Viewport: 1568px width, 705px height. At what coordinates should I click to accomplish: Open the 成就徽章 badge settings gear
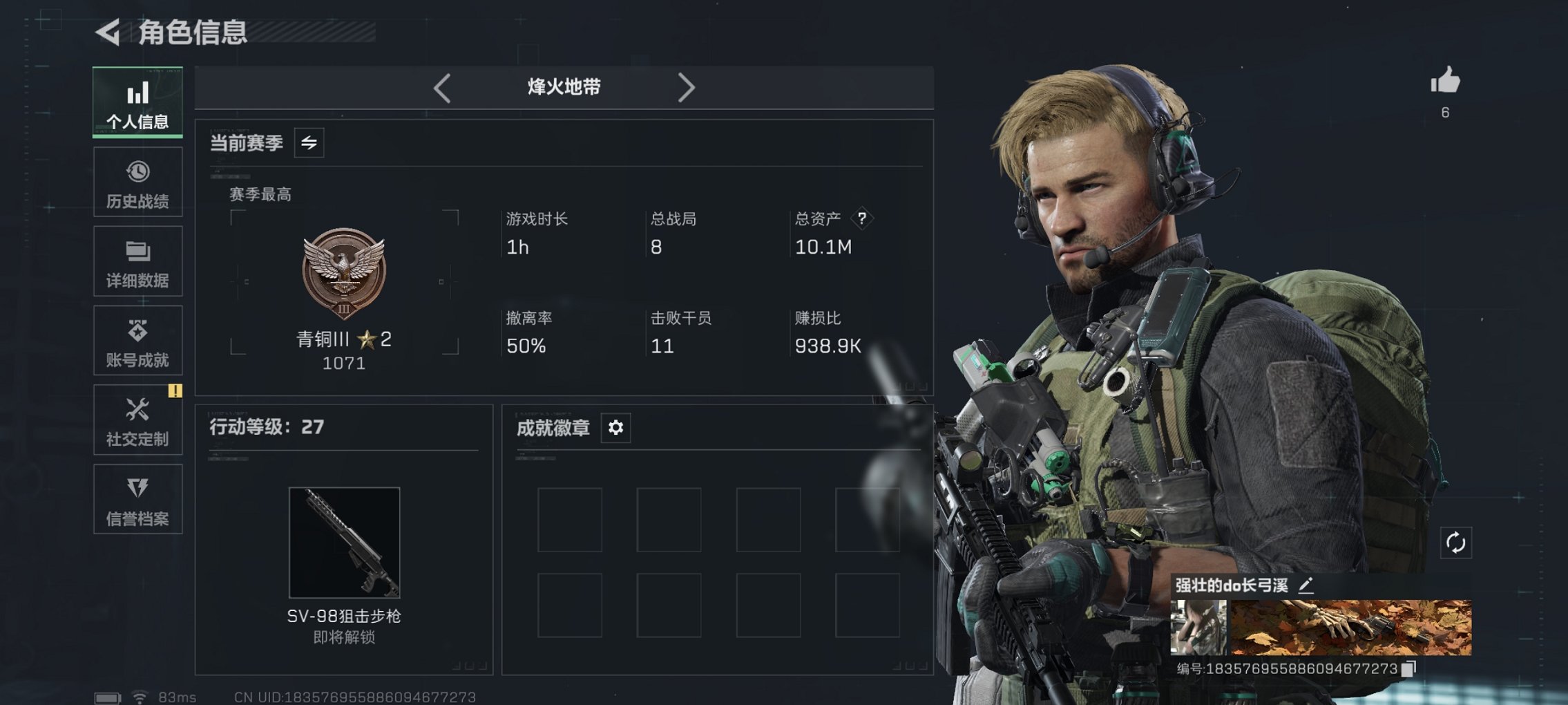pyautogui.click(x=615, y=428)
